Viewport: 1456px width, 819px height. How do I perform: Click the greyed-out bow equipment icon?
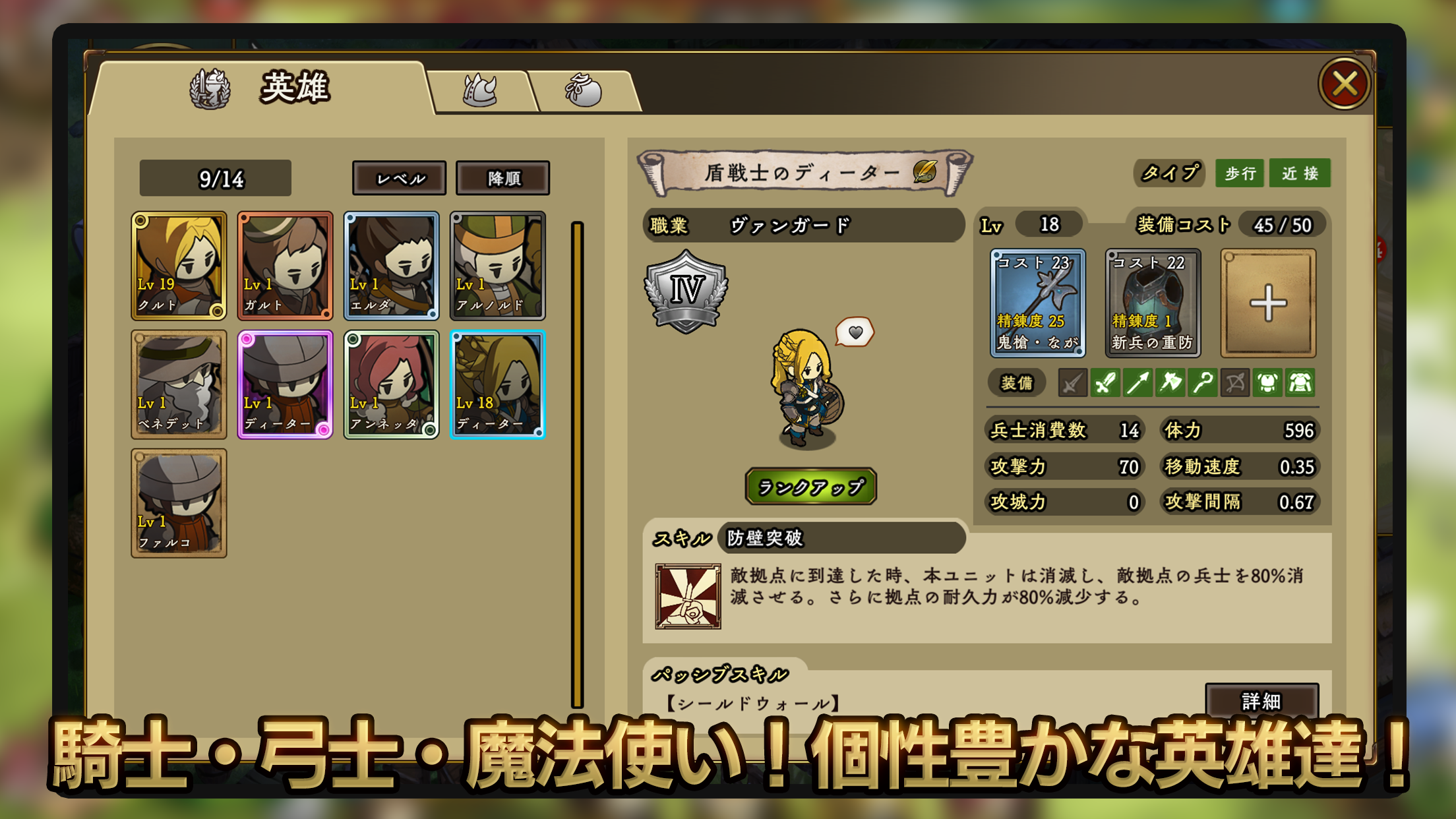[1235, 382]
